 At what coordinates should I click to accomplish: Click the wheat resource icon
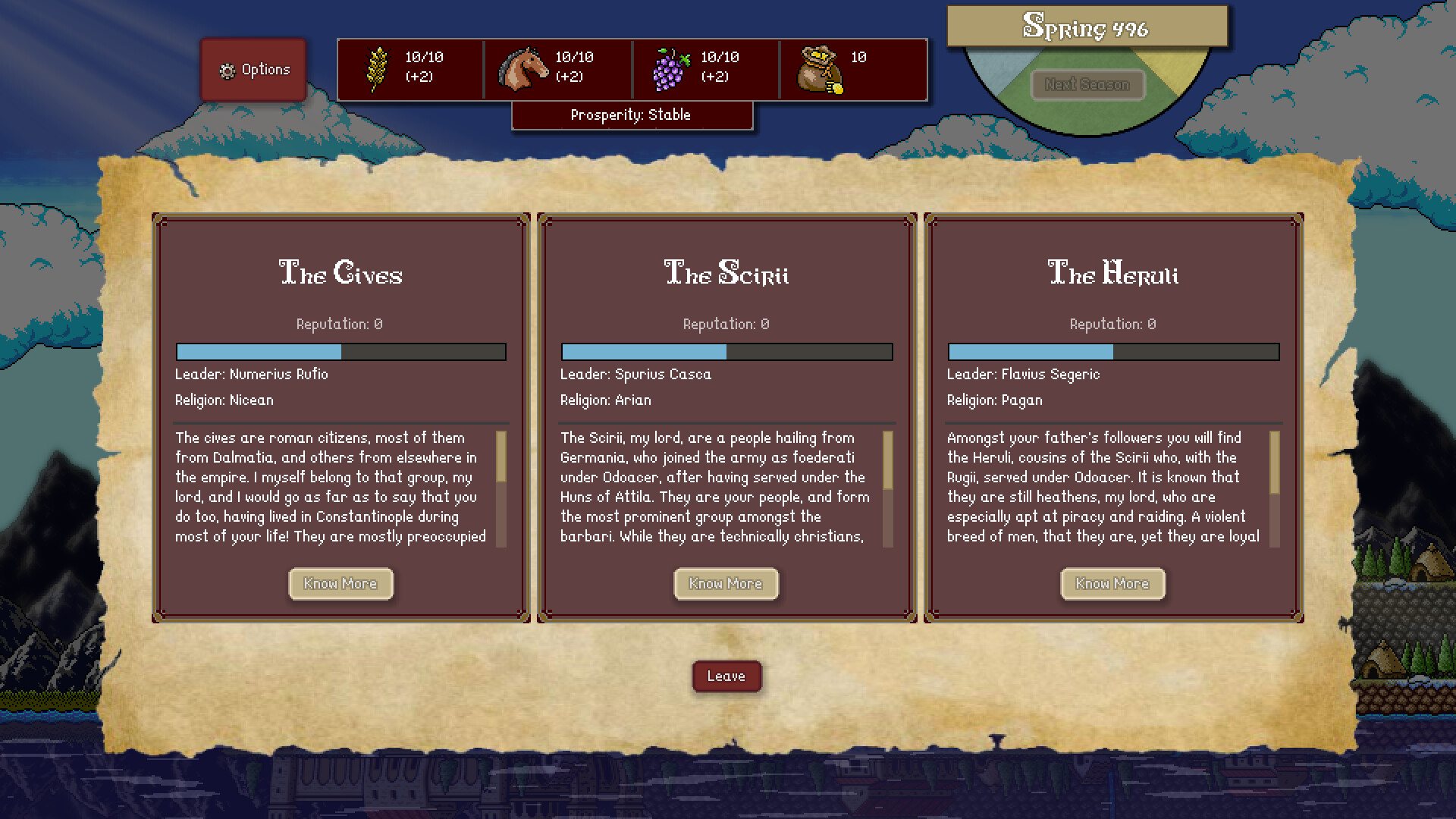click(x=377, y=69)
